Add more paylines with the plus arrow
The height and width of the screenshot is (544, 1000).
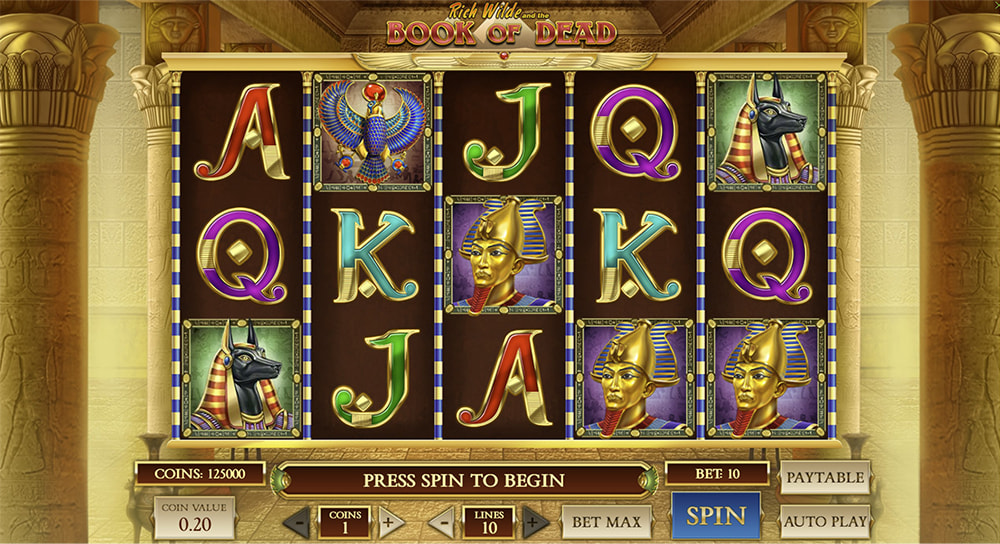[536, 522]
